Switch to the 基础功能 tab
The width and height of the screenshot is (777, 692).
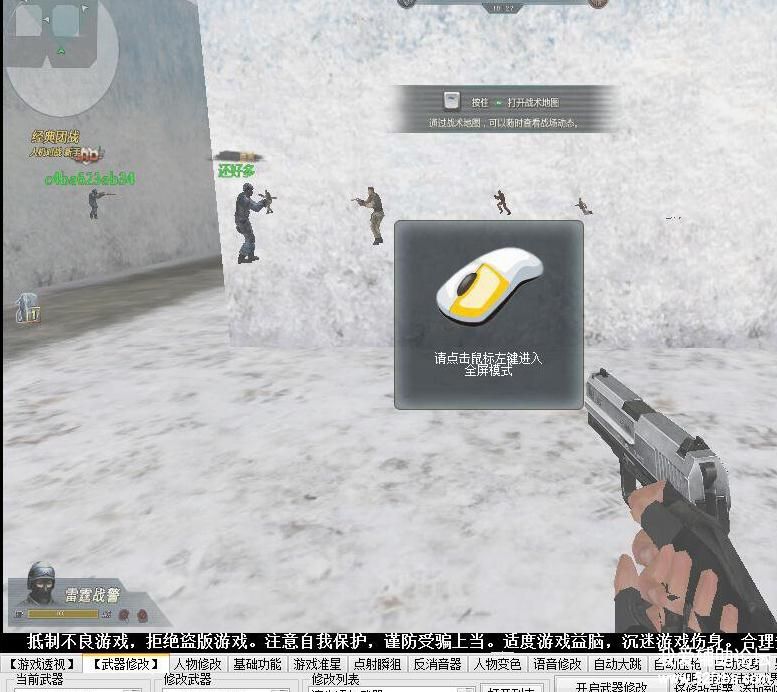tap(257, 664)
